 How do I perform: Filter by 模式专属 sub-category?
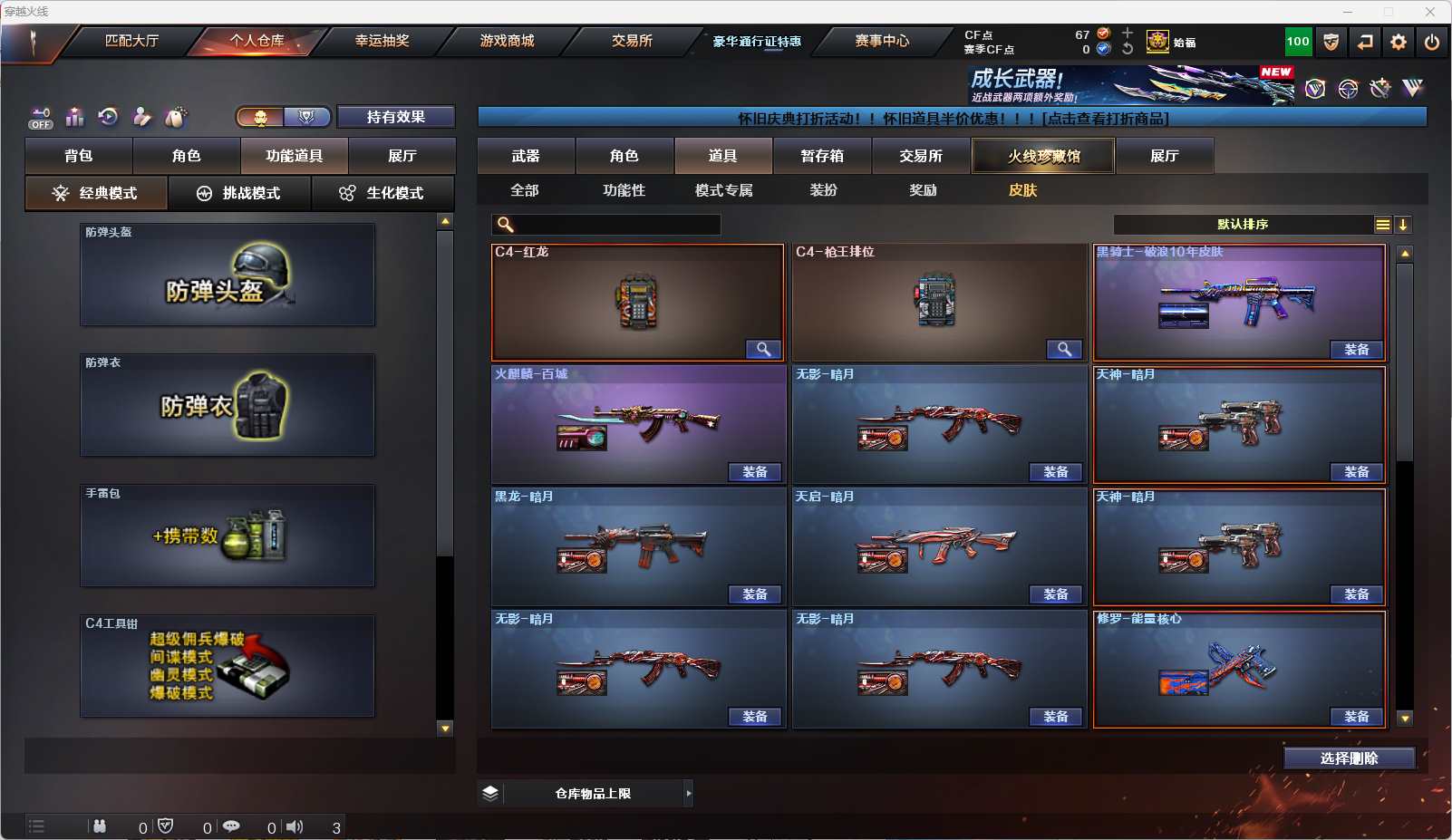tap(723, 190)
